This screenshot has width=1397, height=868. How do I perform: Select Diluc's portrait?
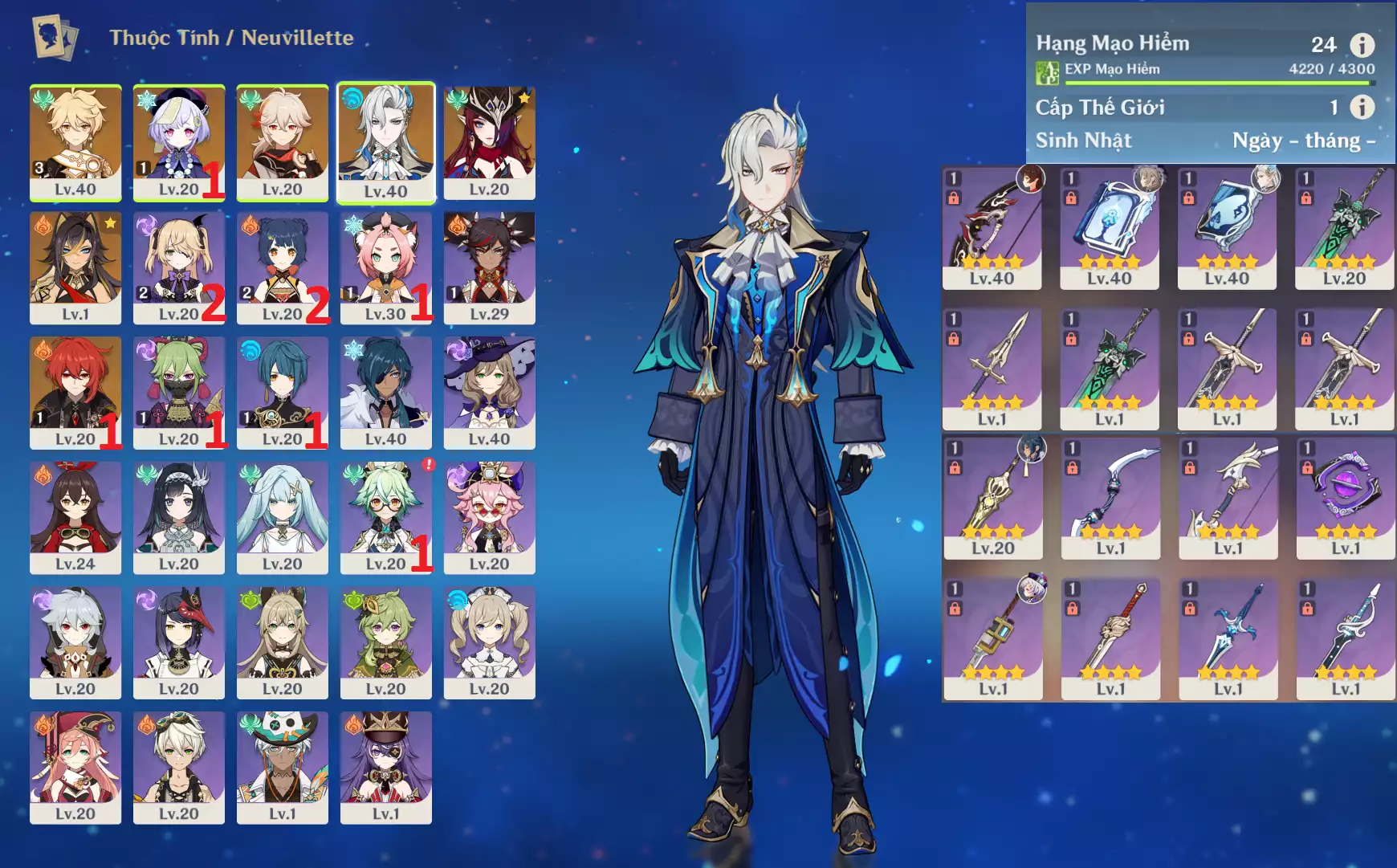75,392
